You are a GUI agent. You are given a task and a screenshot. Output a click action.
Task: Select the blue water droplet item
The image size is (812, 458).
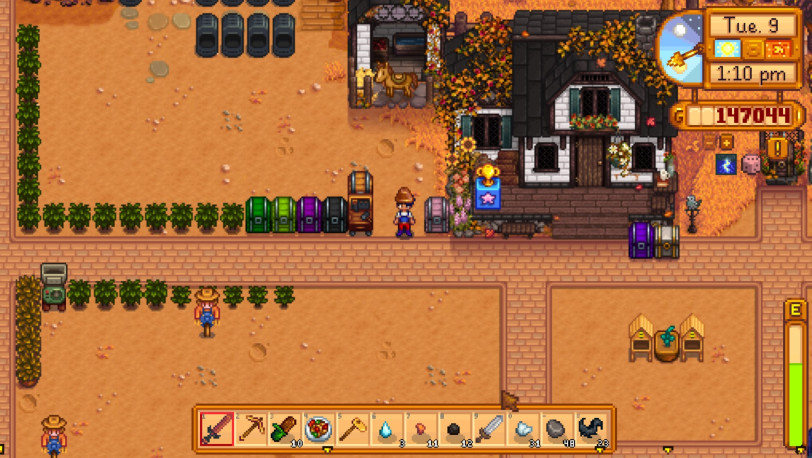point(387,429)
